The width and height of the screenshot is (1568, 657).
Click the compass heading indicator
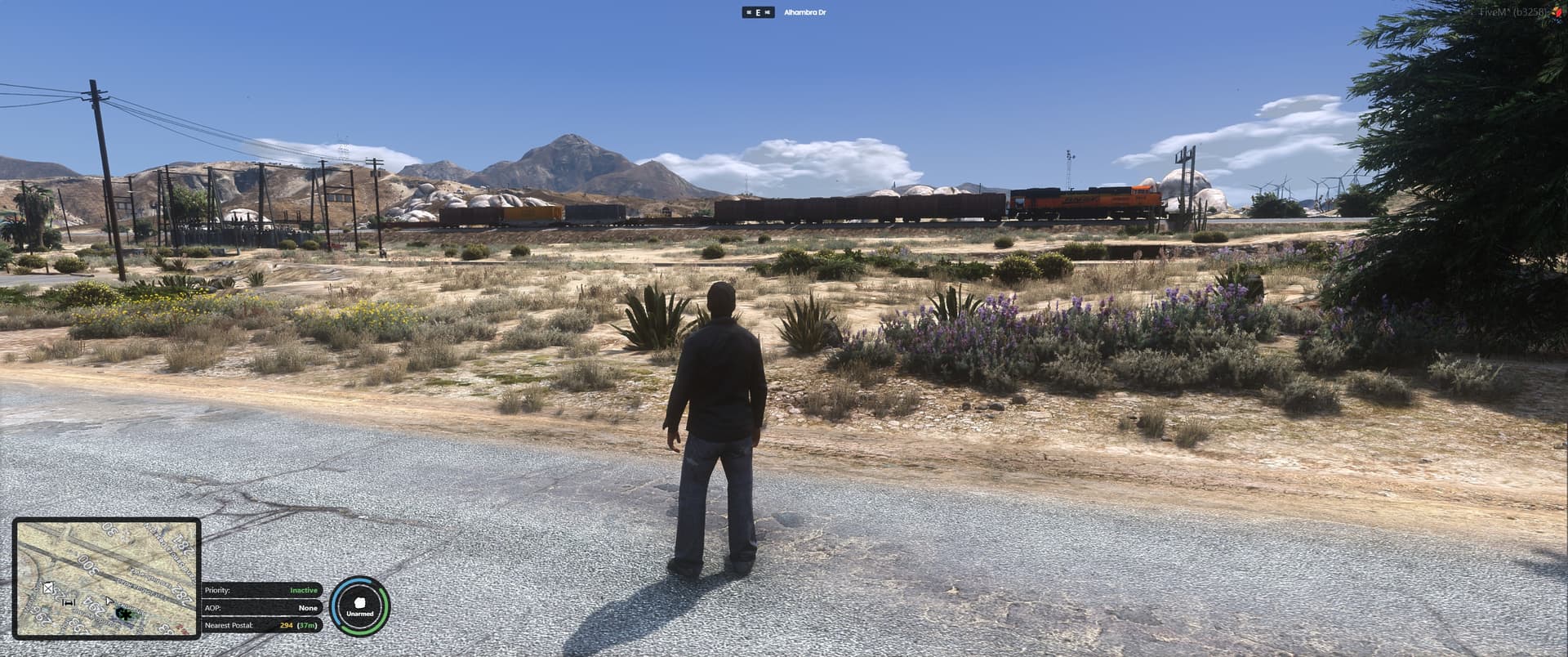tap(758, 13)
